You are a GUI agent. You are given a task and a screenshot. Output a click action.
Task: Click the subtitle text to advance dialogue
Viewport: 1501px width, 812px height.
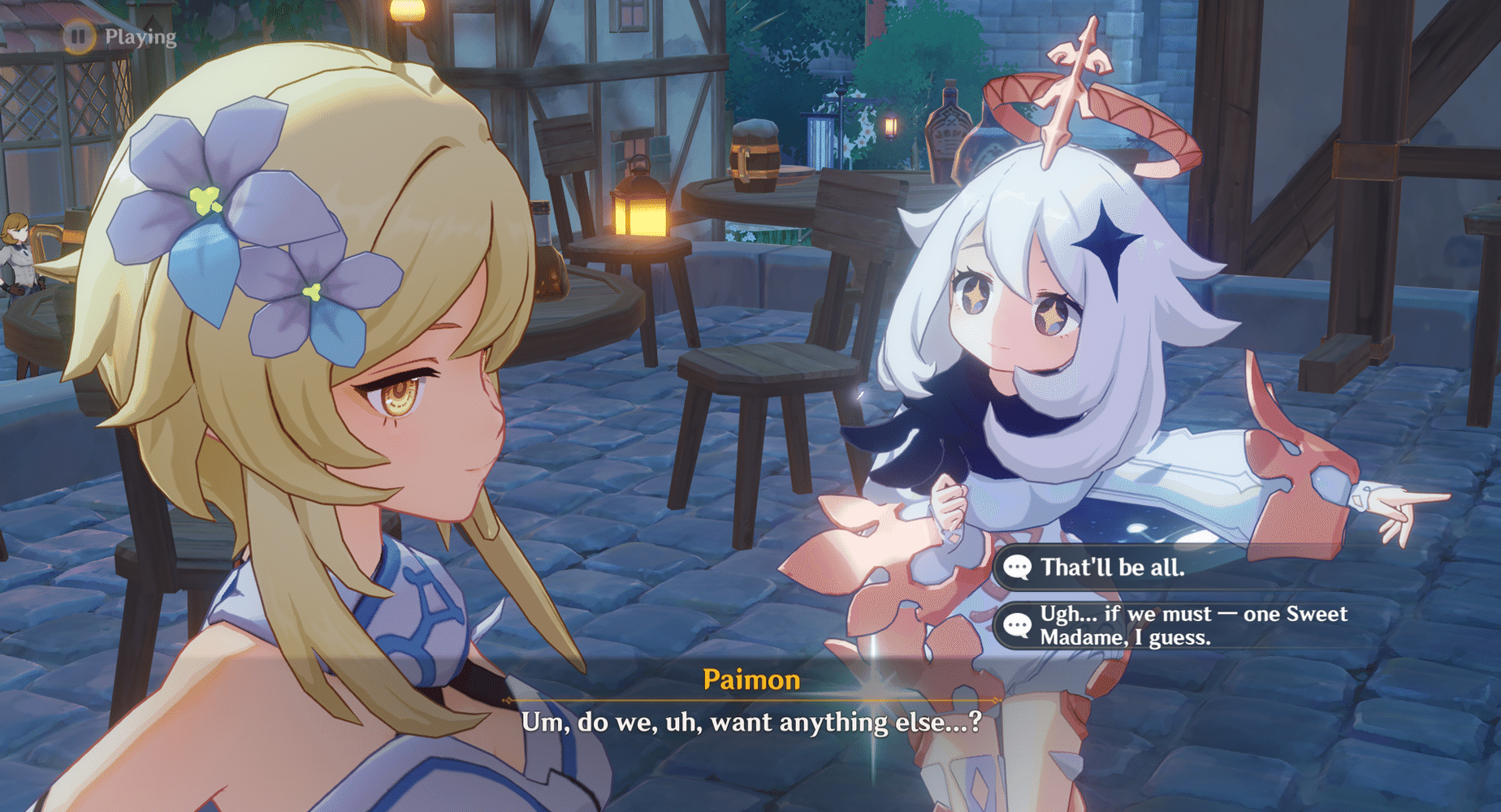(x=749, y=723)
